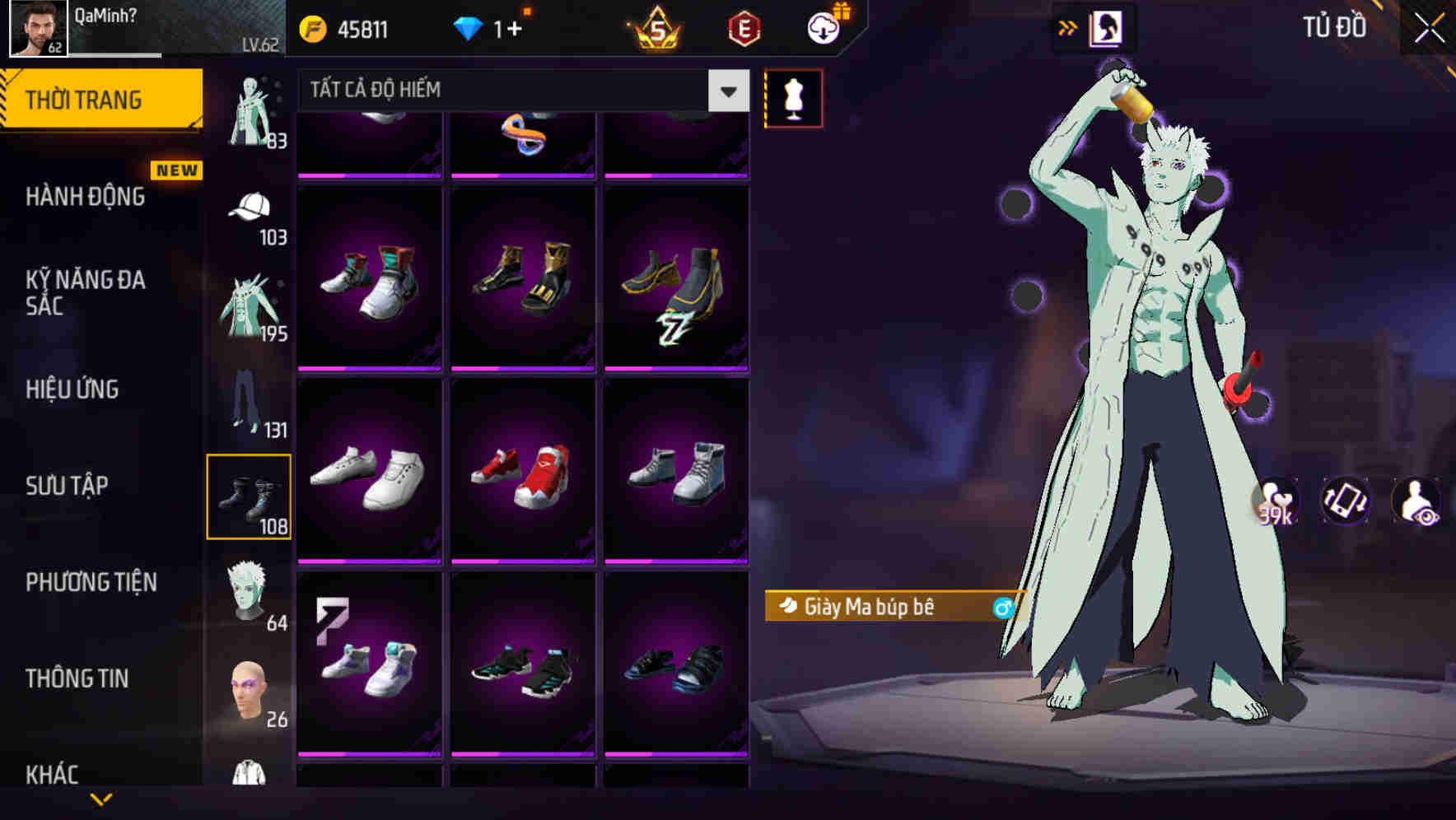The height and width of the screenshot is (820, 1456).
Task: Open the cap category with 103 items
Action: (250, 214)
